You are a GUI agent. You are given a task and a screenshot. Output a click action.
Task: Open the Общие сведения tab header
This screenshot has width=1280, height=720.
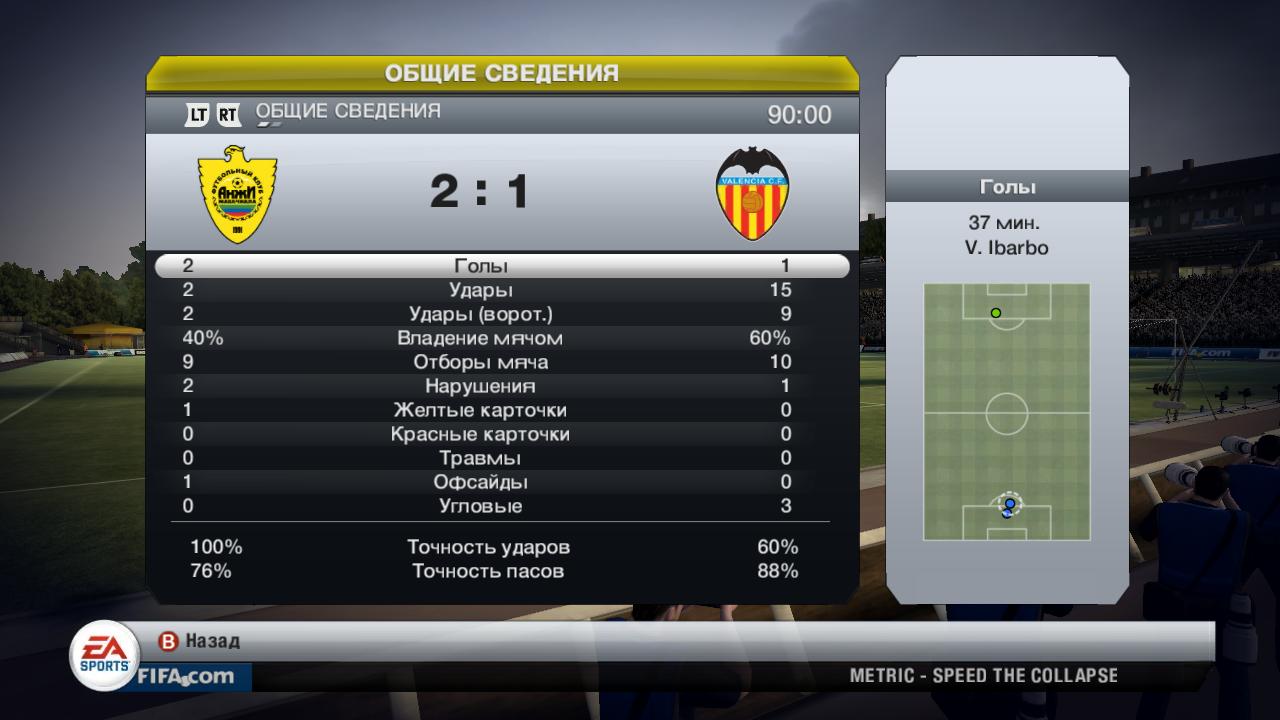[347, 112]
